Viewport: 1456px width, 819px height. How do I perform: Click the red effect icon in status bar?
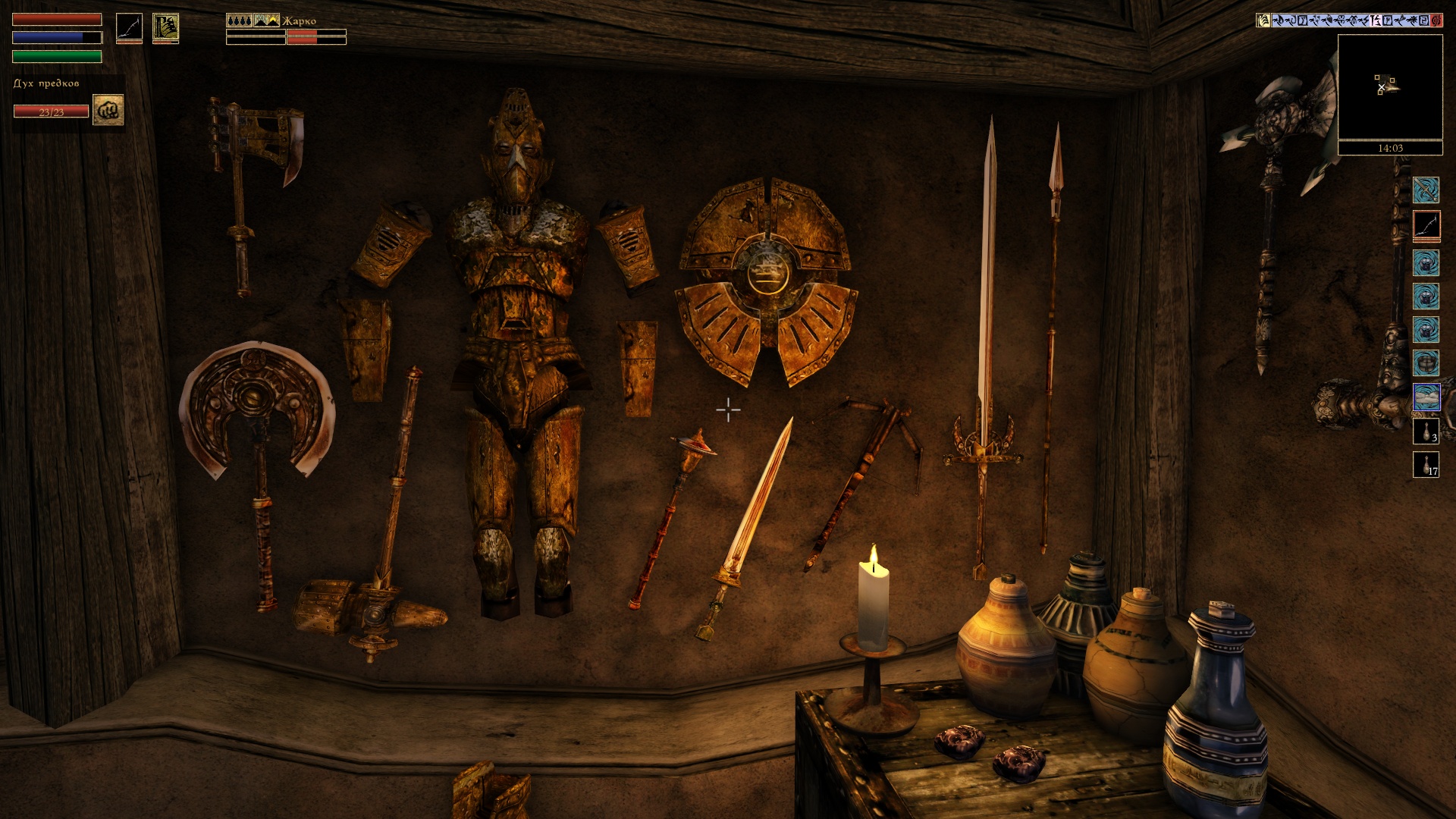pyautogui.click(x=1436, y=20)
